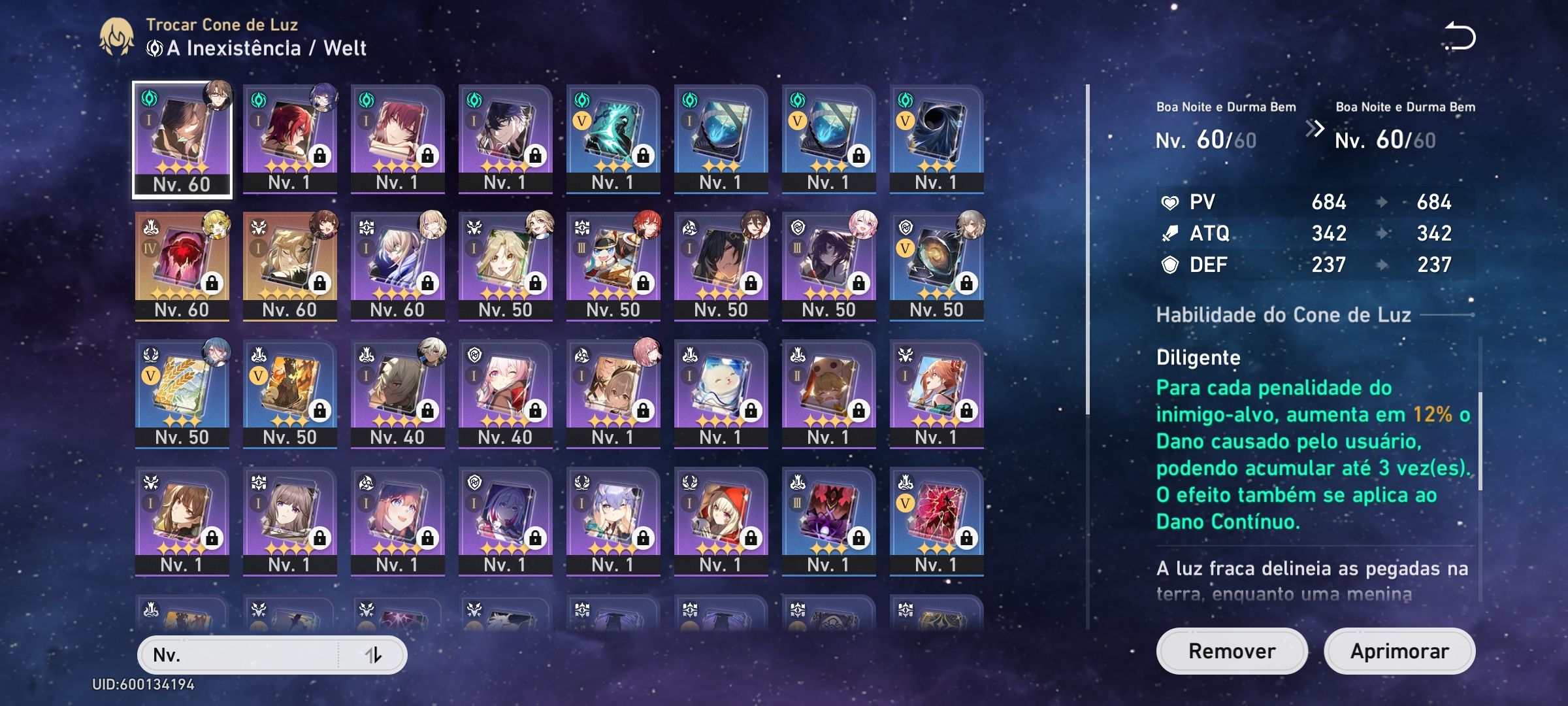Unlock the golden Nv. 60 light cone
The width and height of the screenshot is (1568, 706).
319,284
